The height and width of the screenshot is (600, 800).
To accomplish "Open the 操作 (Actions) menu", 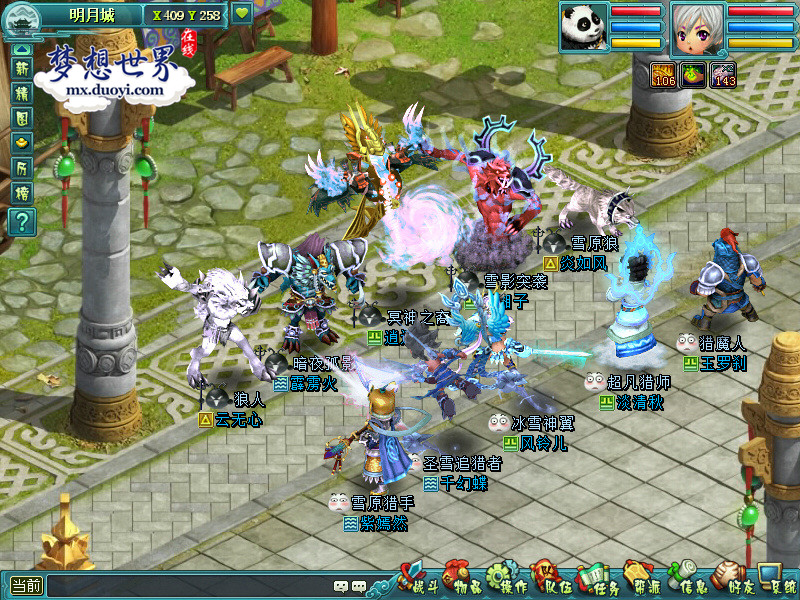I will pos(503,580).
